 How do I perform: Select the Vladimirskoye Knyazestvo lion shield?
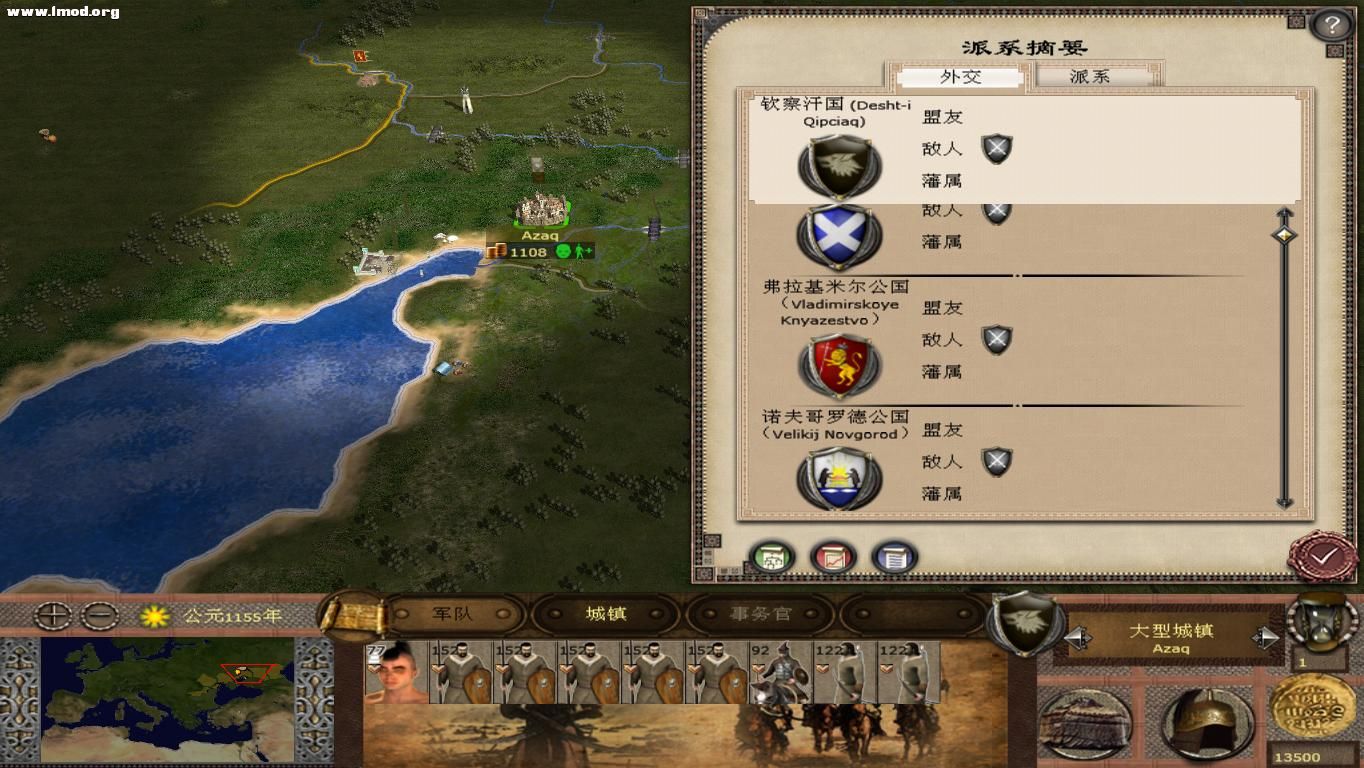(840, 366)
